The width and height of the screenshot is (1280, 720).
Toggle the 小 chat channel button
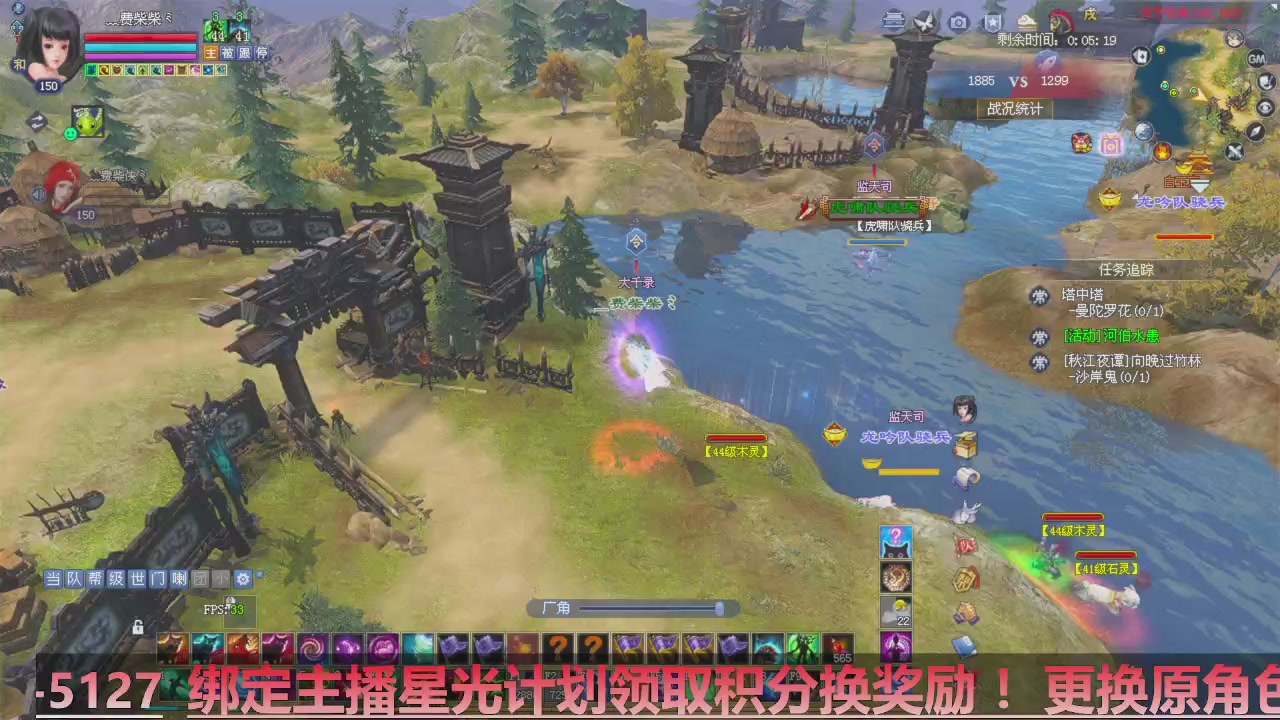click(x=220, y=578)
